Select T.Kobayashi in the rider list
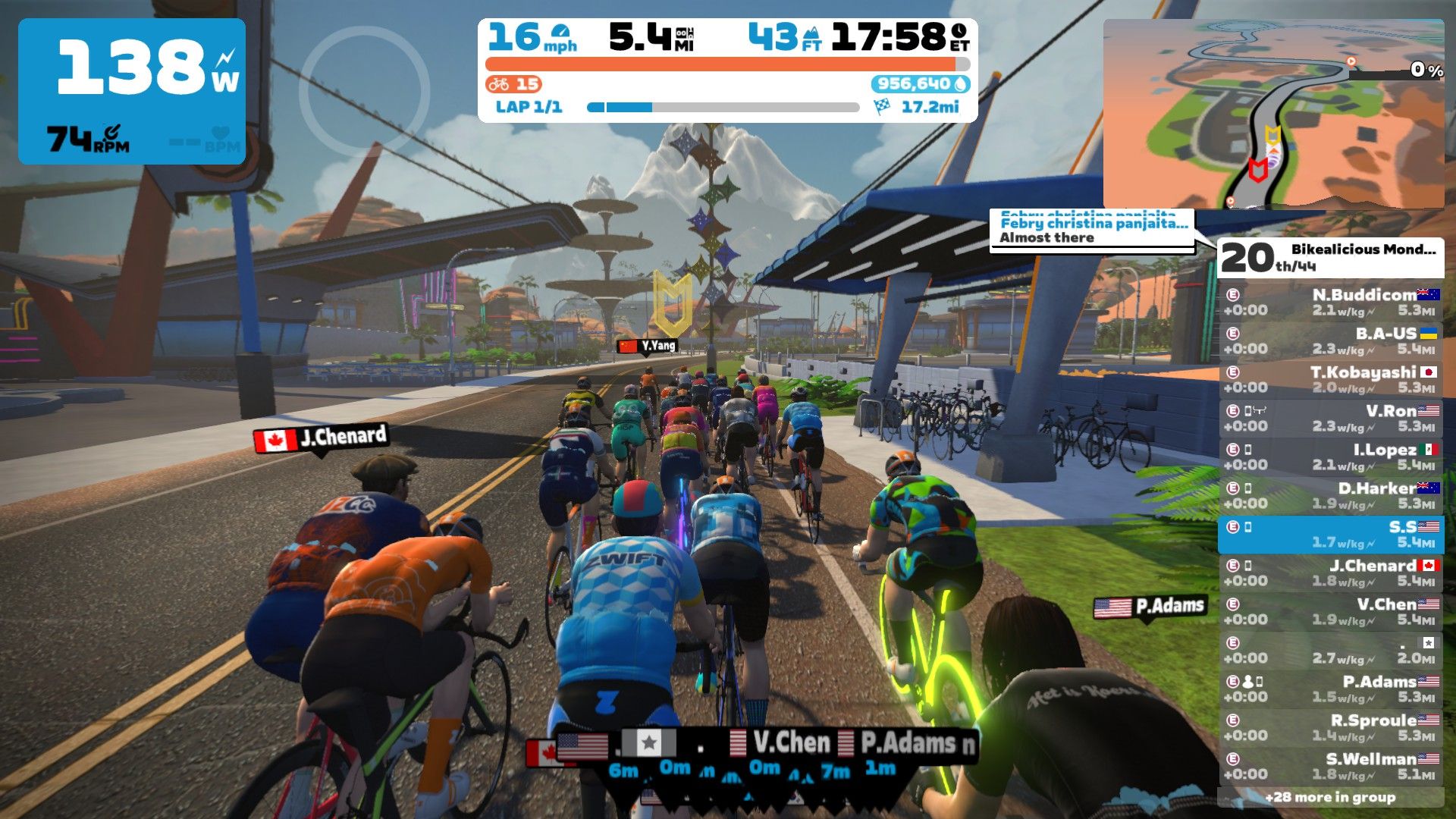The height and width of the screenshot is (819, 1456). coord(1331,379)
